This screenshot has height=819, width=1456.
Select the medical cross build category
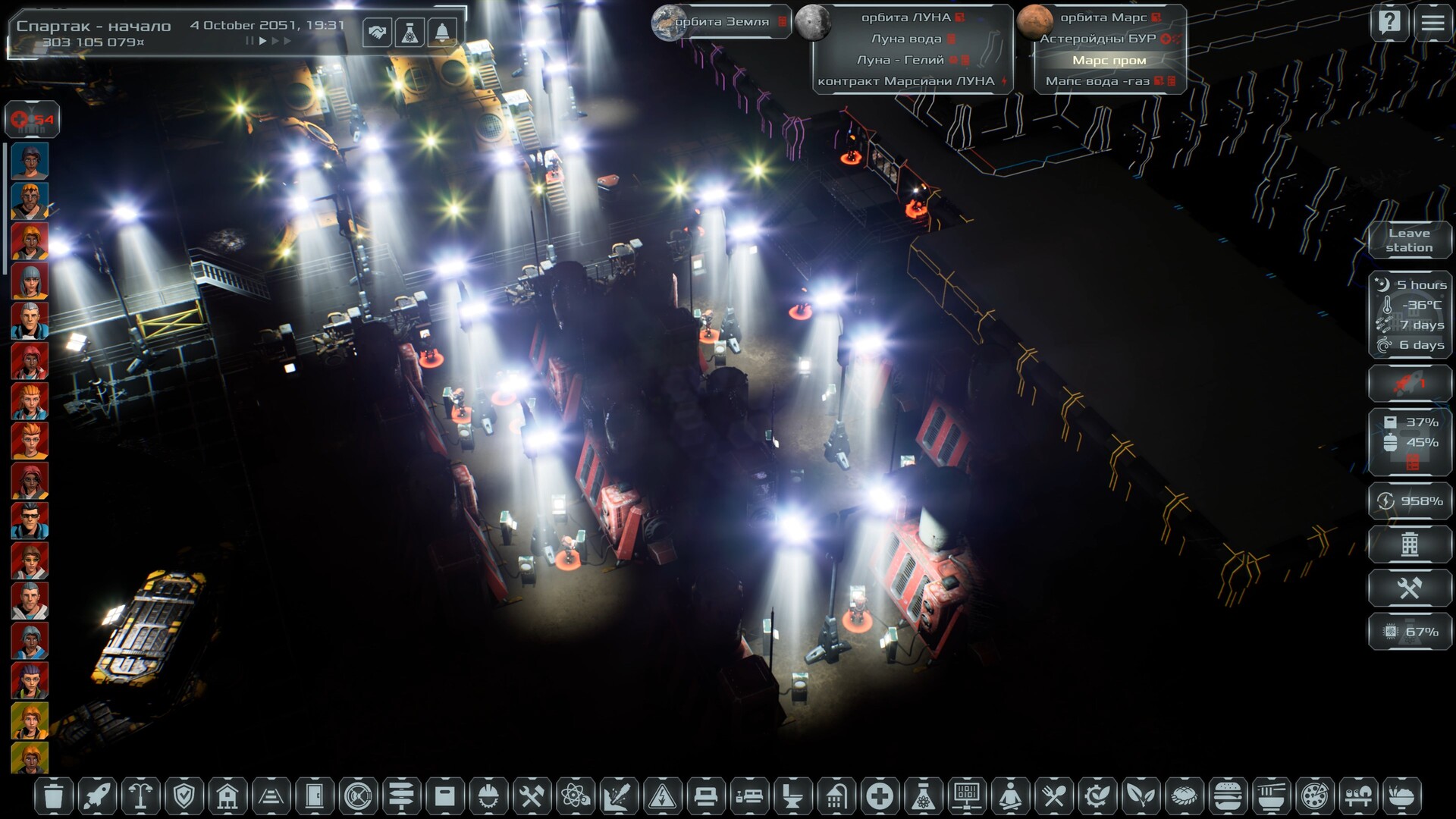tap(880, 796)
